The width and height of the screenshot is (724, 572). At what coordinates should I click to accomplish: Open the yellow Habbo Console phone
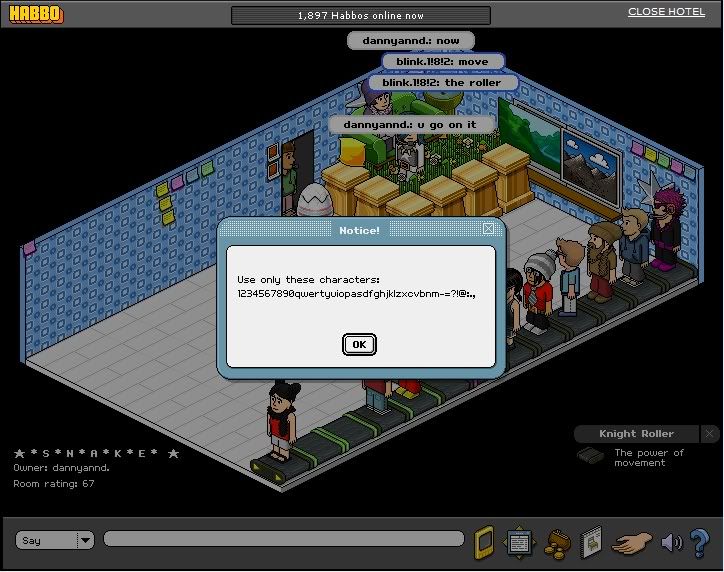coord(484,540)
